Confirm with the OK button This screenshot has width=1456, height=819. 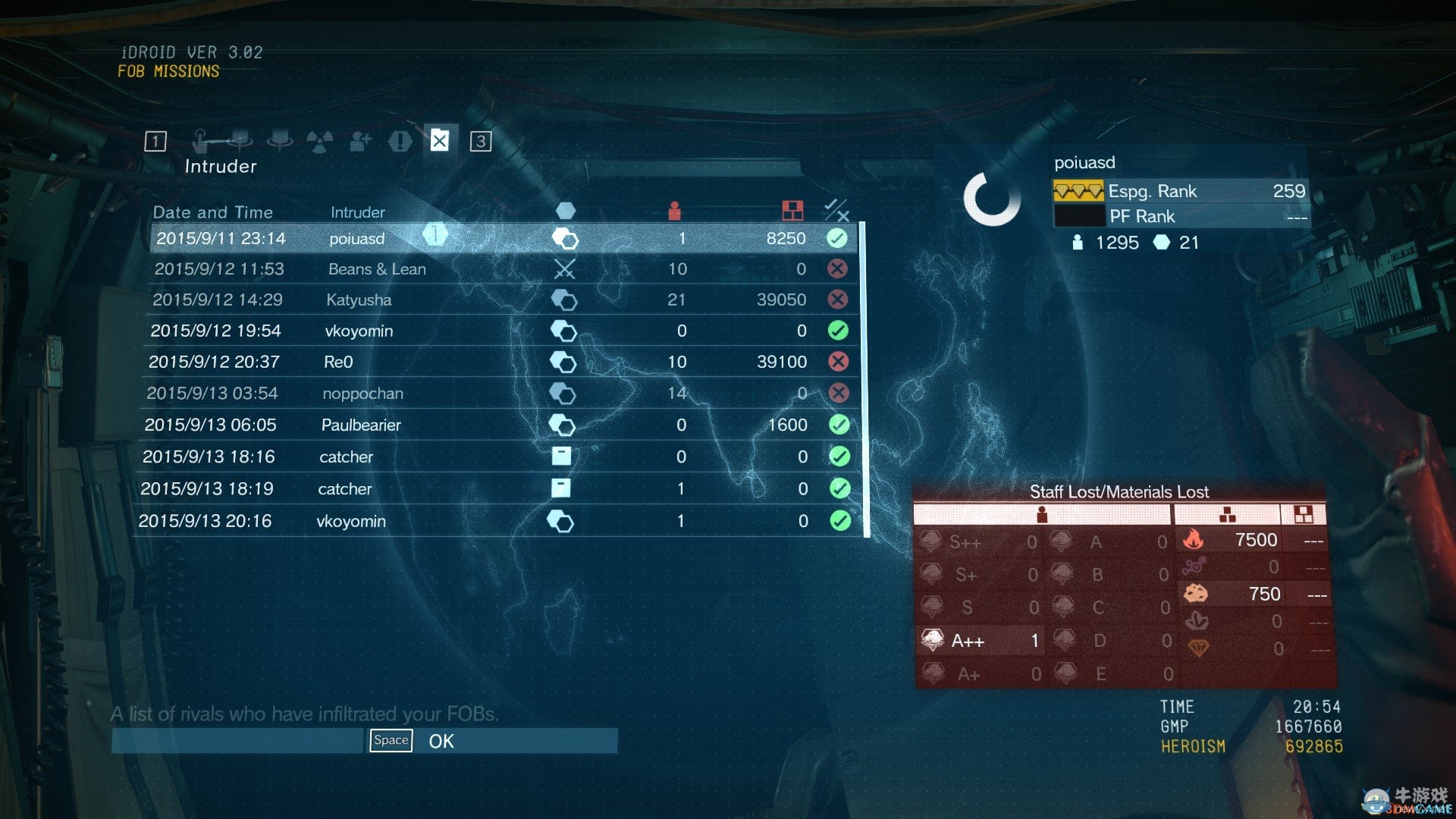[x=441, y=741]
